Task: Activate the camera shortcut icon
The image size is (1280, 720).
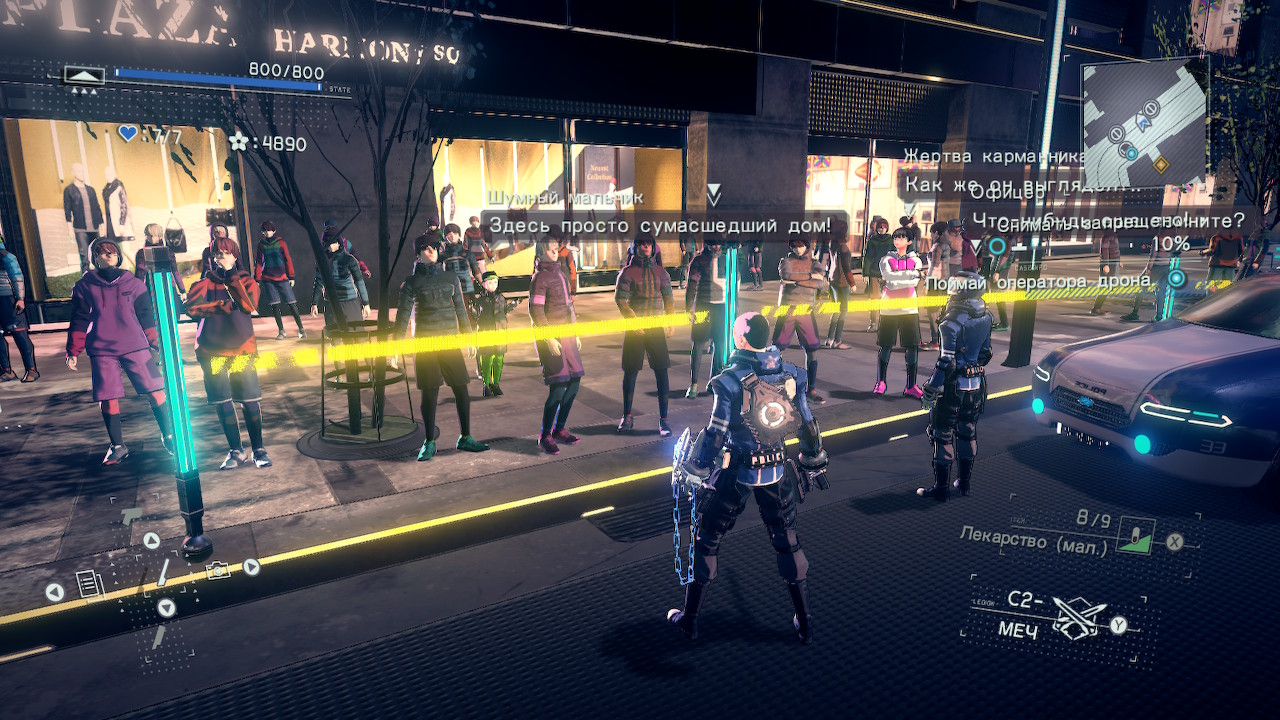Action: 217,570
